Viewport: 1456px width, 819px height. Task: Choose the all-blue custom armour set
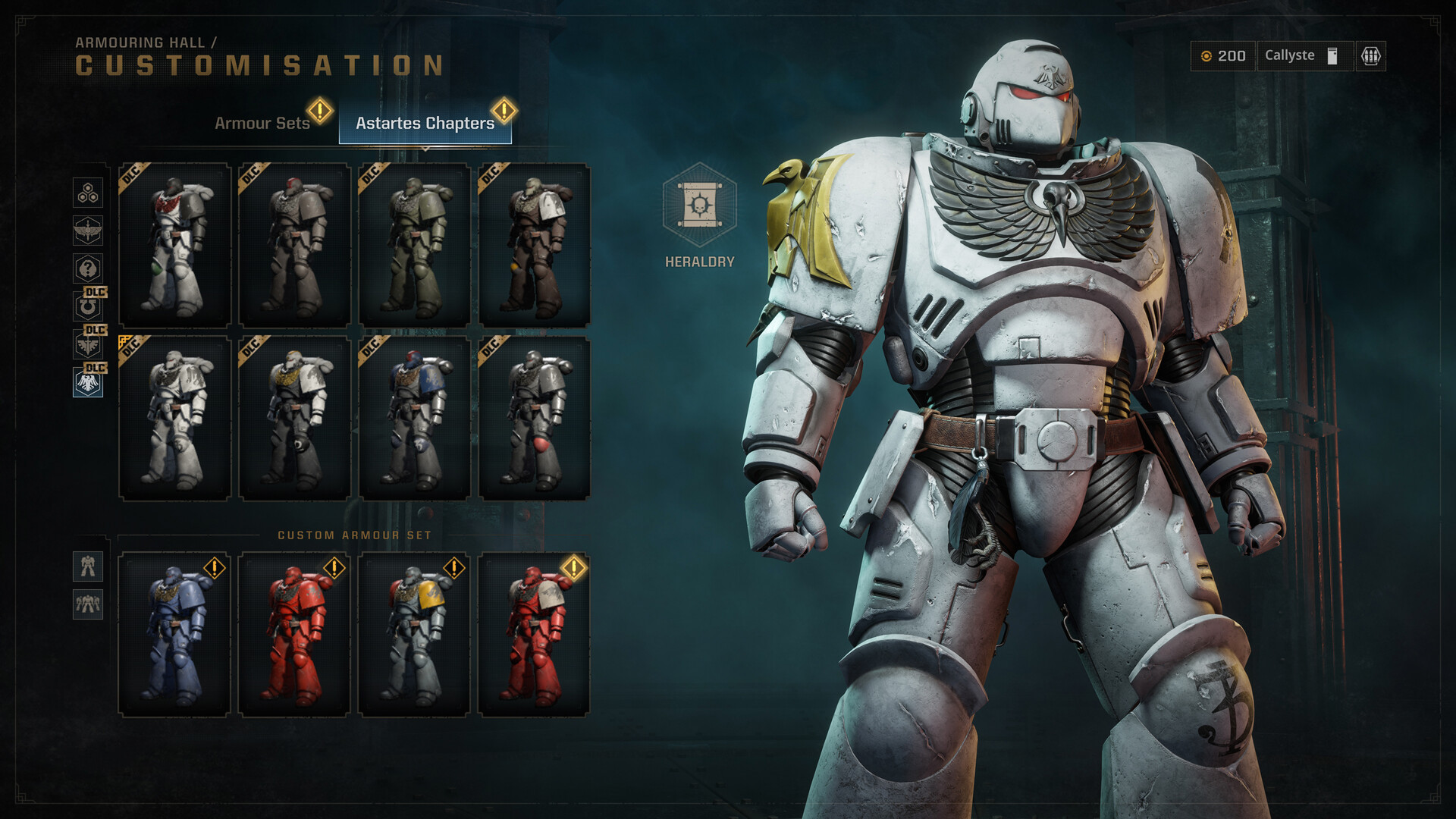[175, 634]
